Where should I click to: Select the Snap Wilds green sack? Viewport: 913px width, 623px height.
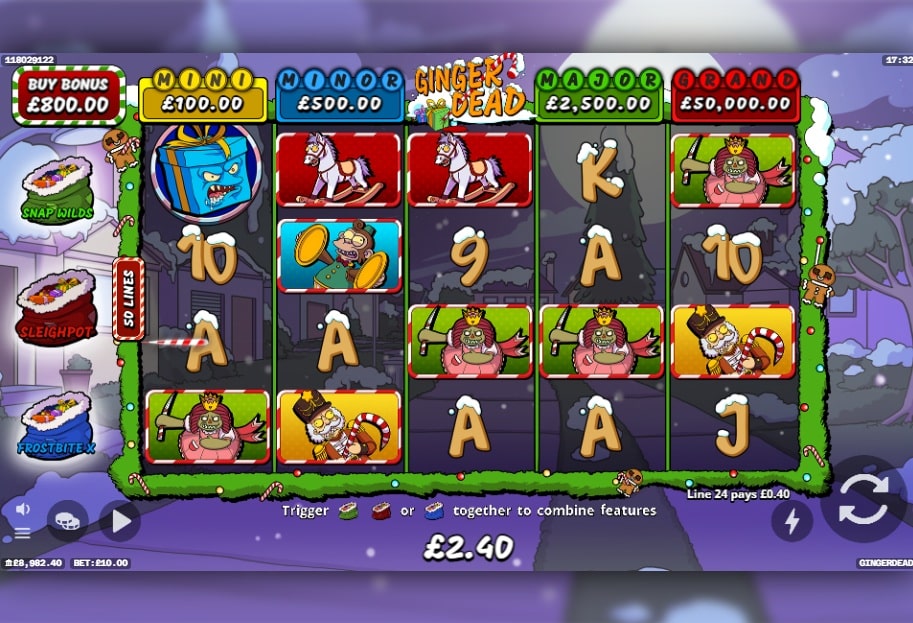57,190
